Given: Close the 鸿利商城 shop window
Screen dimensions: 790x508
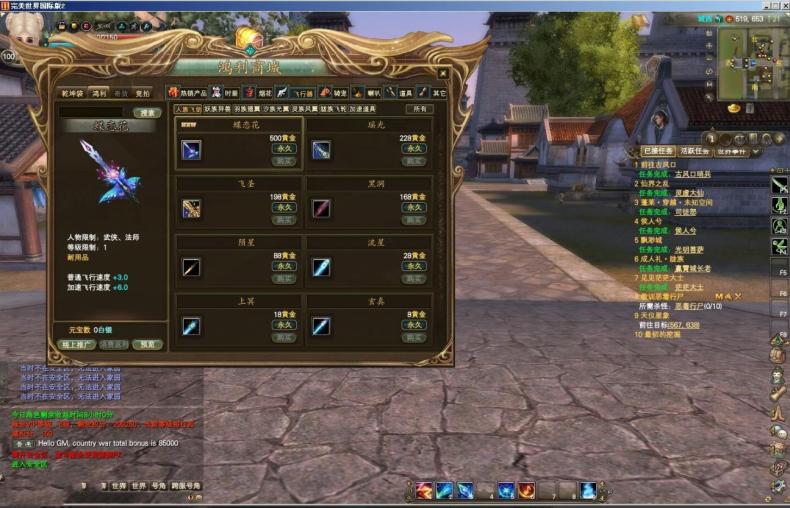Looking at the screenshot, I should 441,75.
